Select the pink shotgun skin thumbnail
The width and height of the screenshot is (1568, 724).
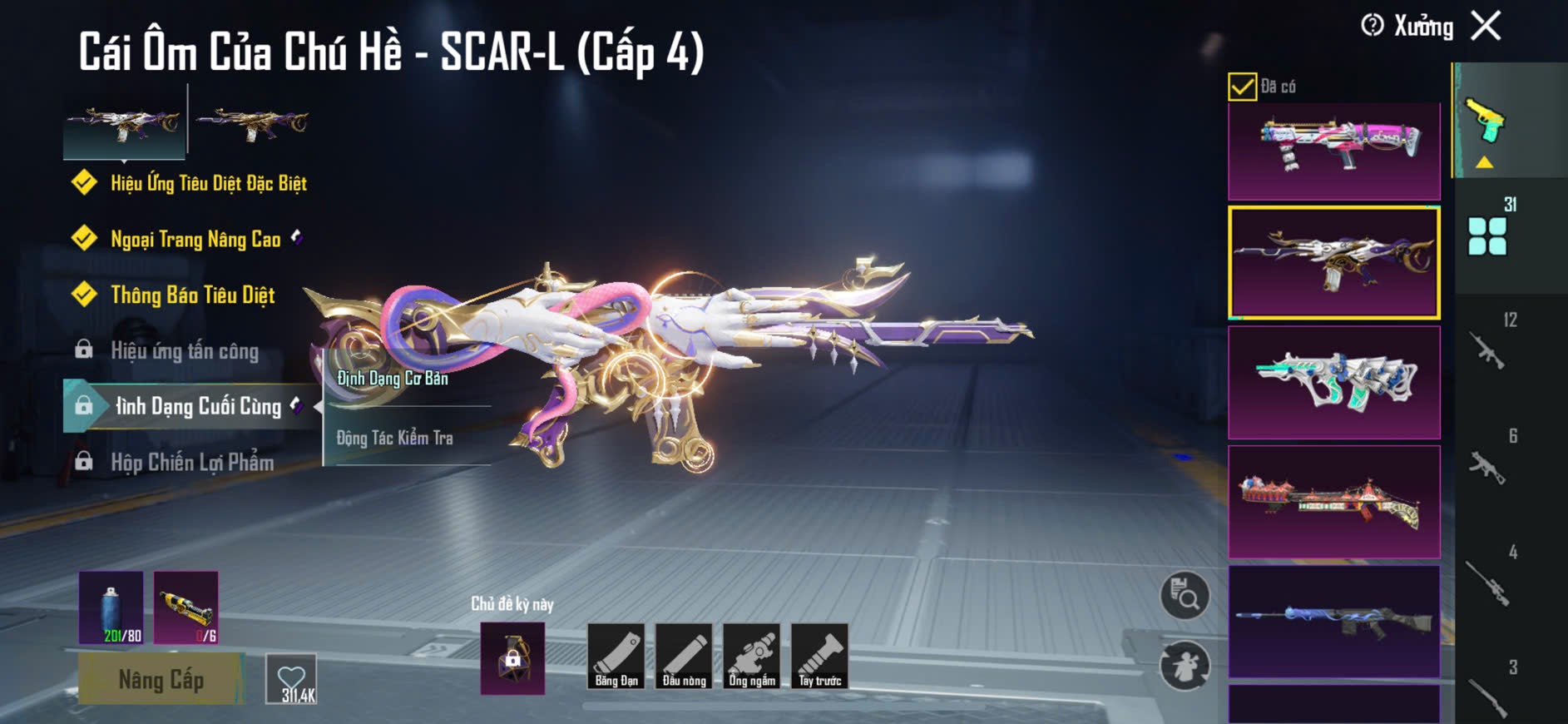click(x=1333, y=151)
